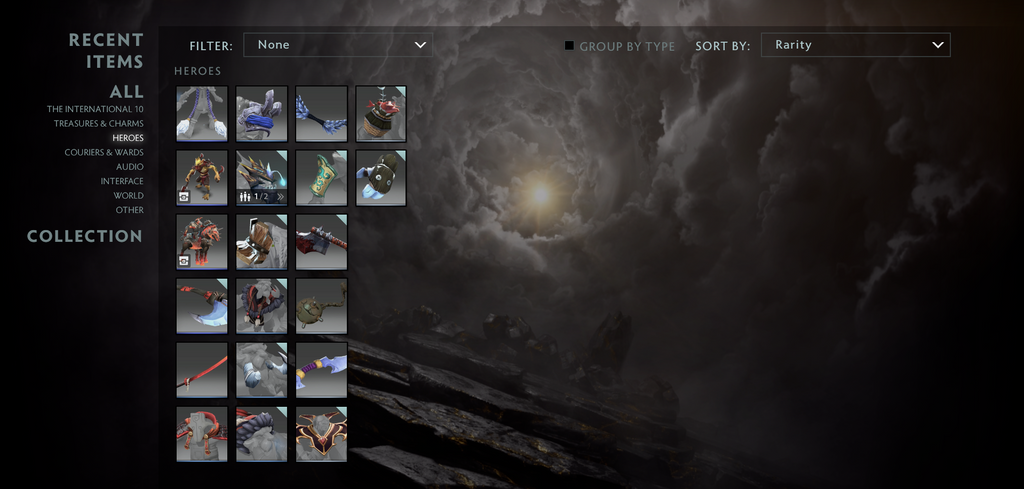Show Recent Items

[106, 51]
